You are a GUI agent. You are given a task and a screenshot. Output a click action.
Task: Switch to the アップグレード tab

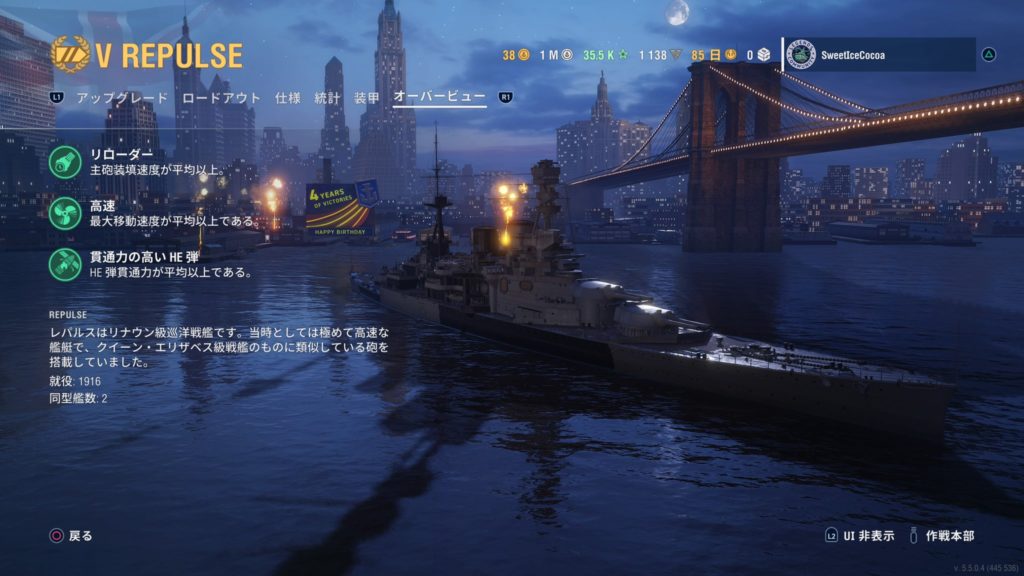(123, 98)
